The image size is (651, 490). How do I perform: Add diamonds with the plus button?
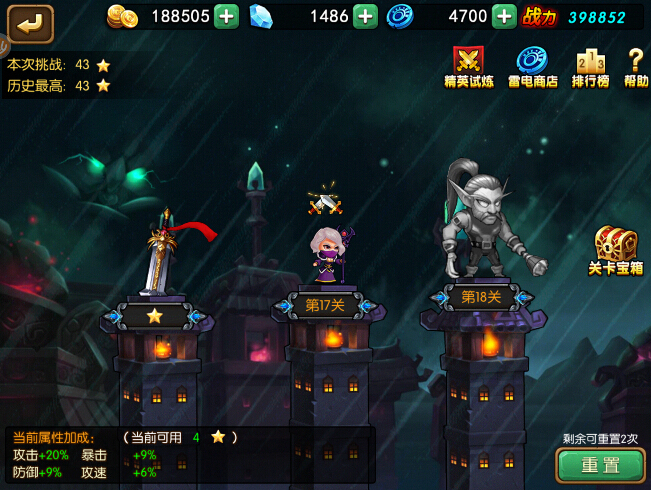point(365,16)
